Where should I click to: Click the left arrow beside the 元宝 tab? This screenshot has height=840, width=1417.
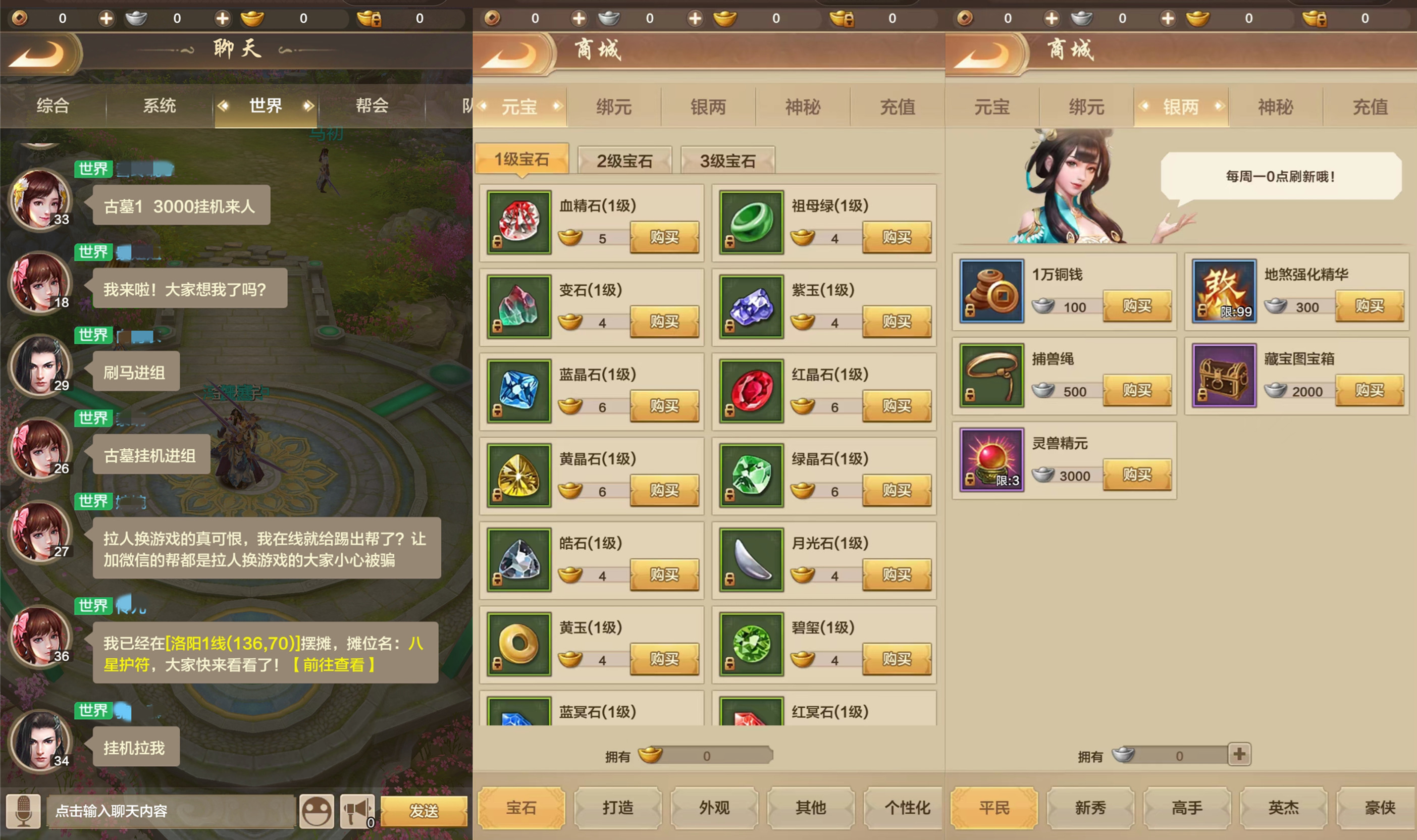click(483, 107)
